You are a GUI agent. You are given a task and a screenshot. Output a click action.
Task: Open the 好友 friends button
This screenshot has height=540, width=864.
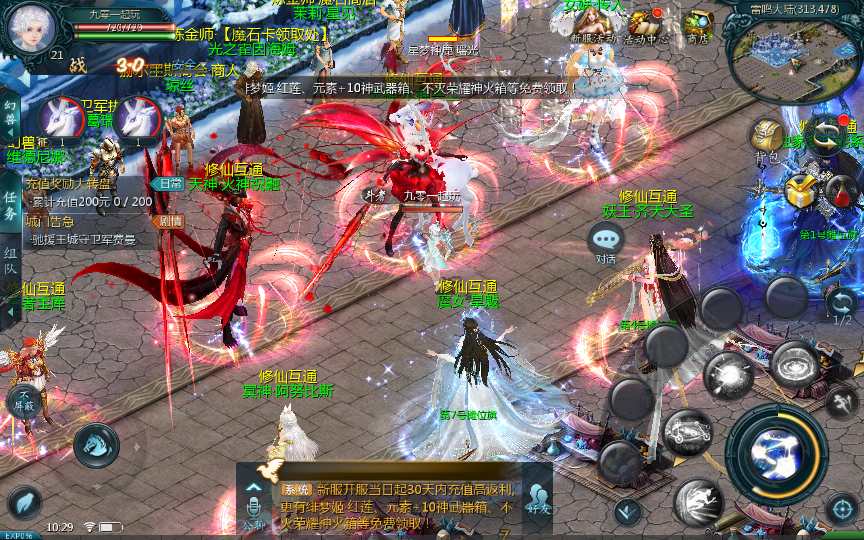538,499
